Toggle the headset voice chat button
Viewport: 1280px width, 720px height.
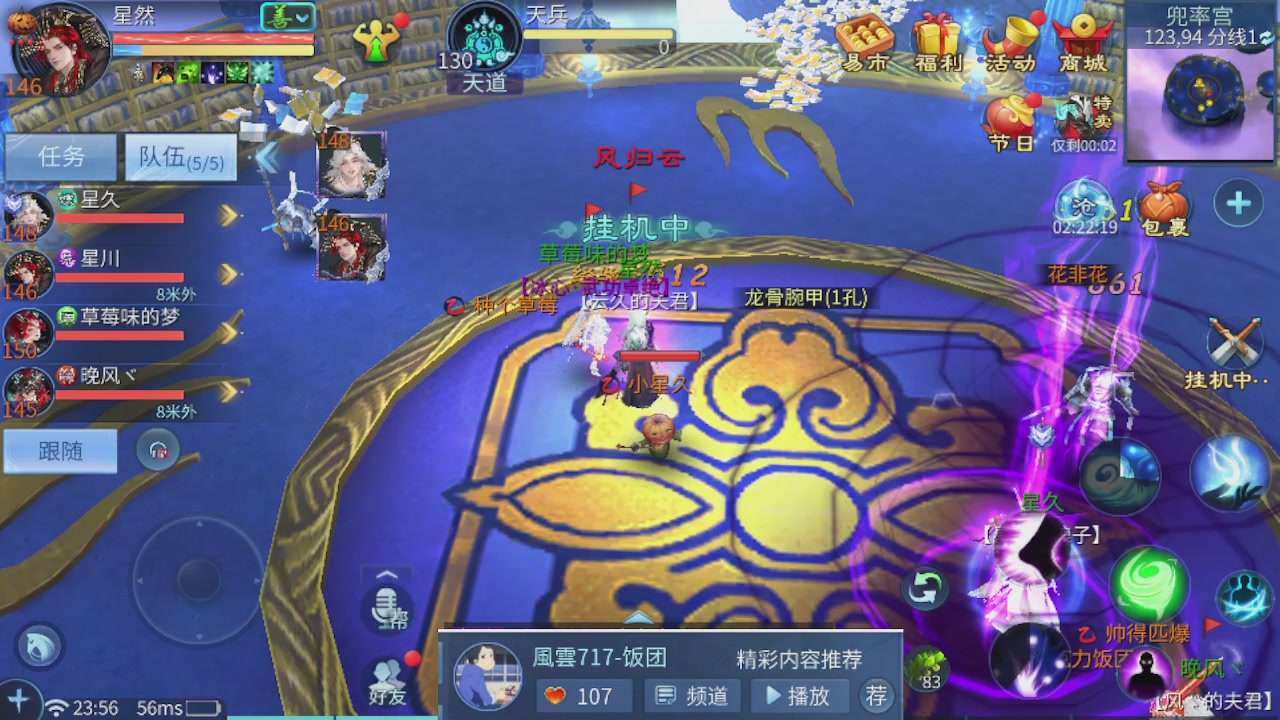159,450
